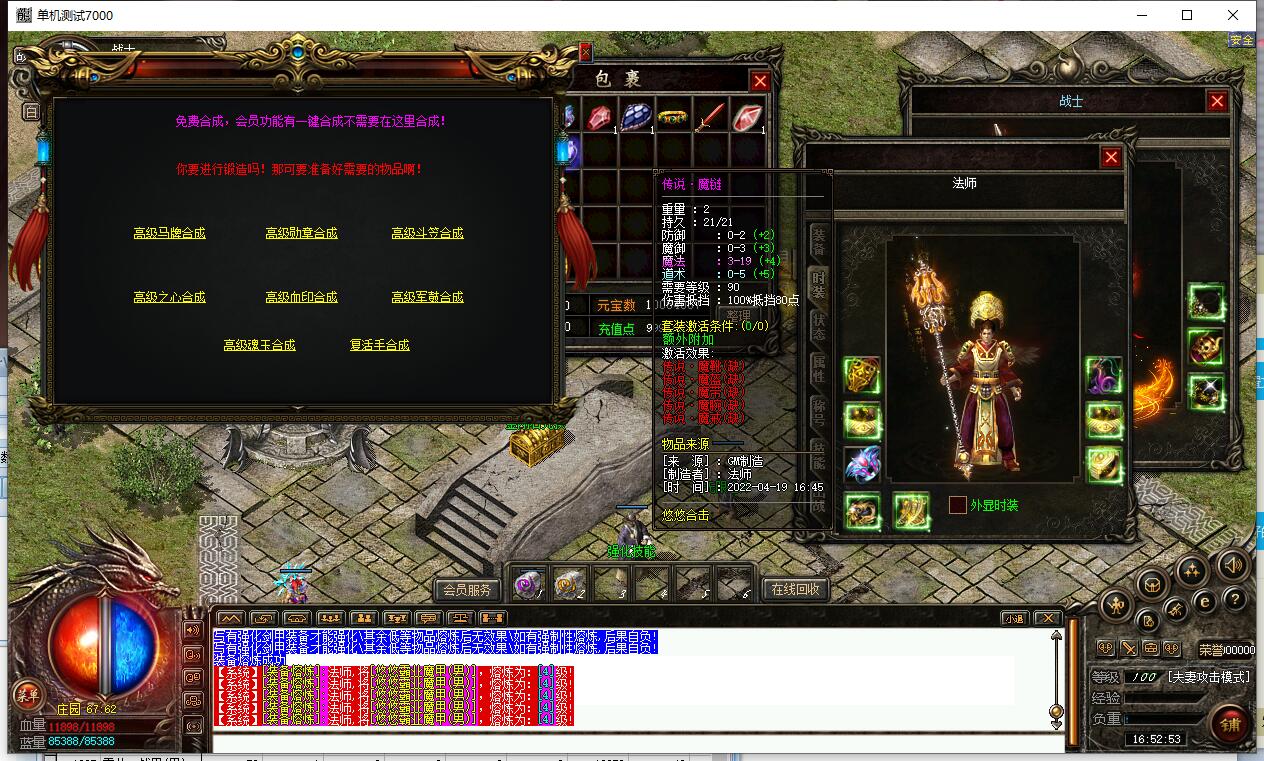Open 高级斗笠合成 crafting

click(x=427, y=233)
